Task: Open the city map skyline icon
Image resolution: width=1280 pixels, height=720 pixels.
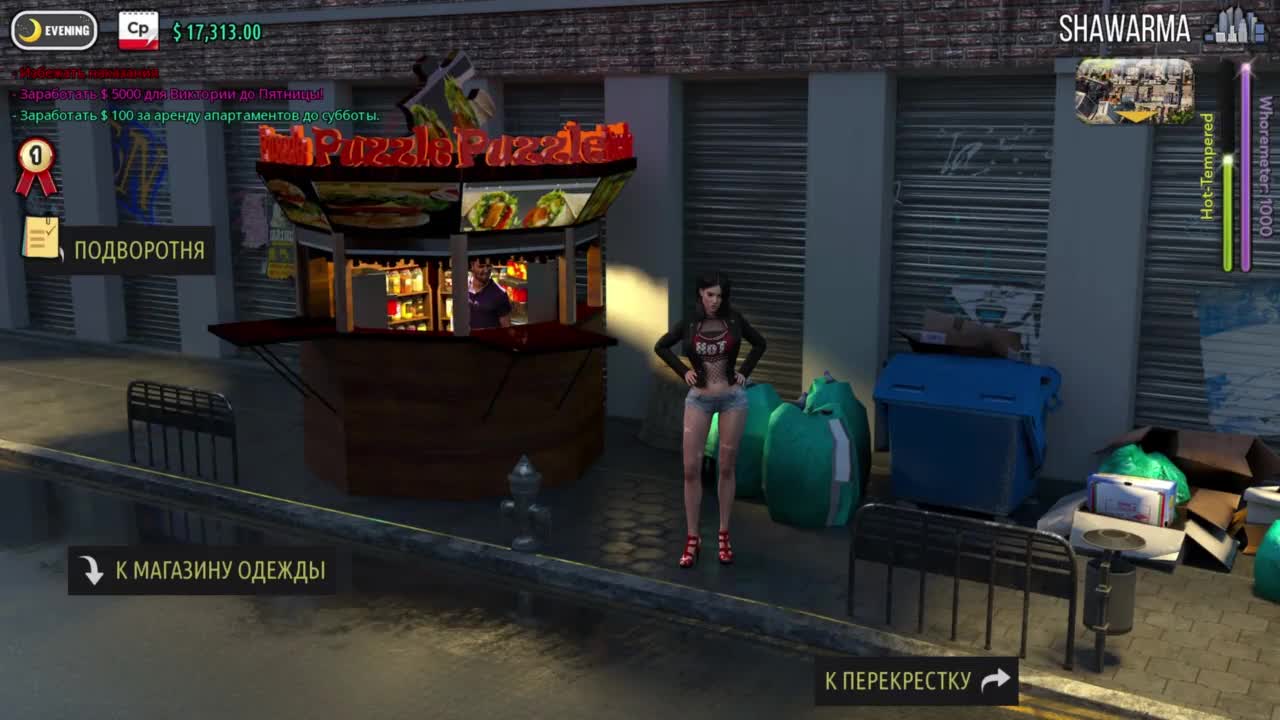Action: tap(1235, 27)
